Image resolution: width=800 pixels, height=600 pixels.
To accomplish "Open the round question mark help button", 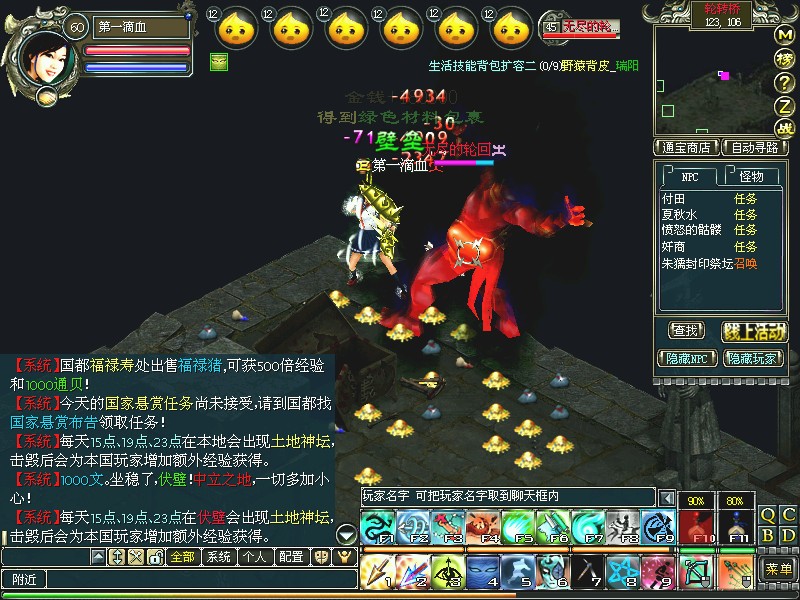I will [x=785, y=82].
